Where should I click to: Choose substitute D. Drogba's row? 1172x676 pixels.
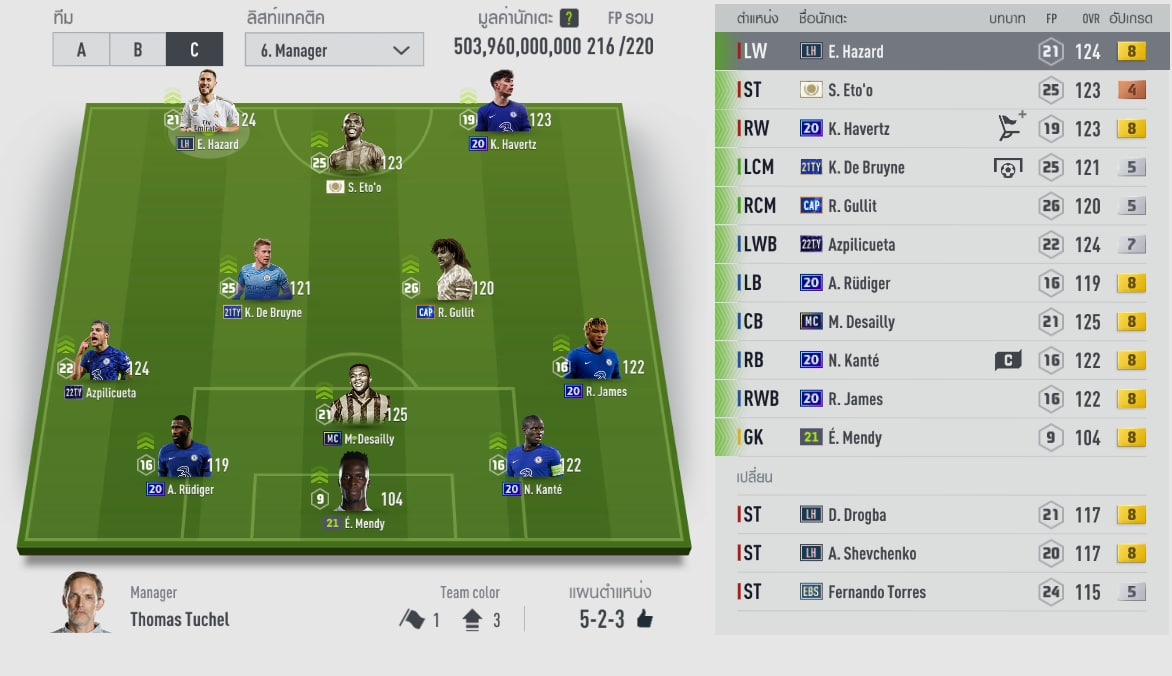940,515
